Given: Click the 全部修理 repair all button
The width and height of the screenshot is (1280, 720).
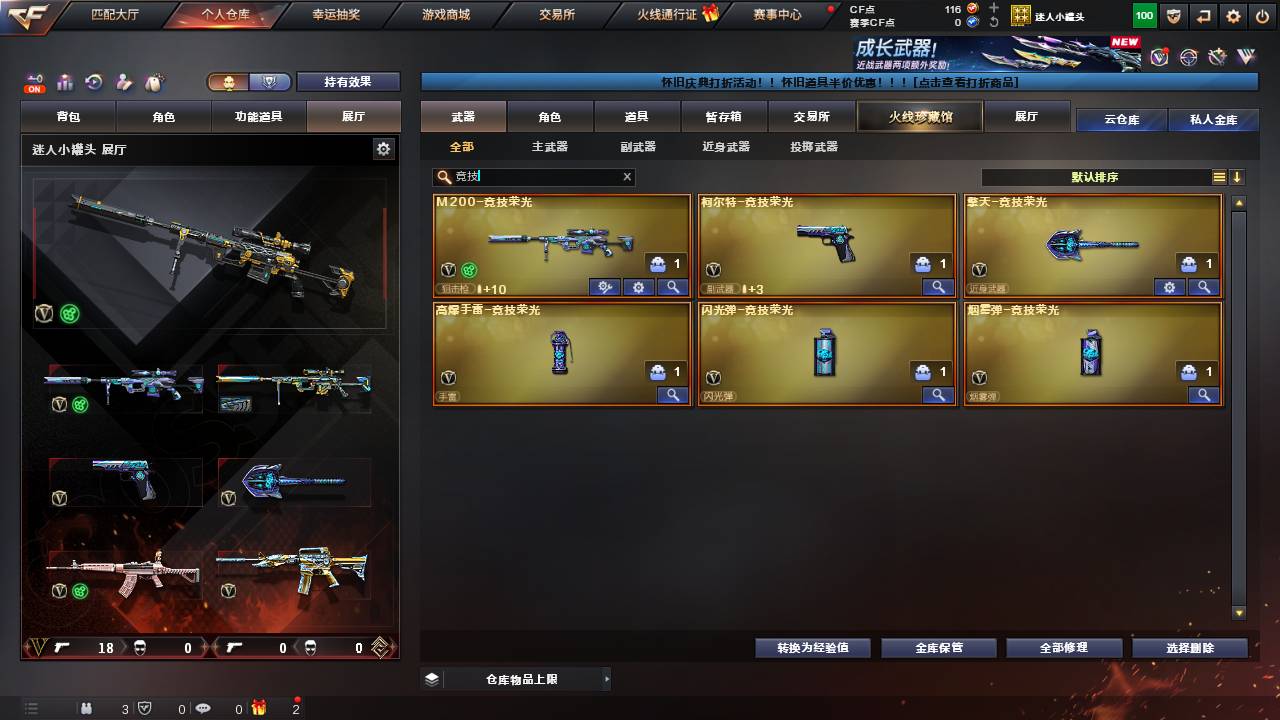Looking at the screenshot, I should click(x=1064, y=647).
